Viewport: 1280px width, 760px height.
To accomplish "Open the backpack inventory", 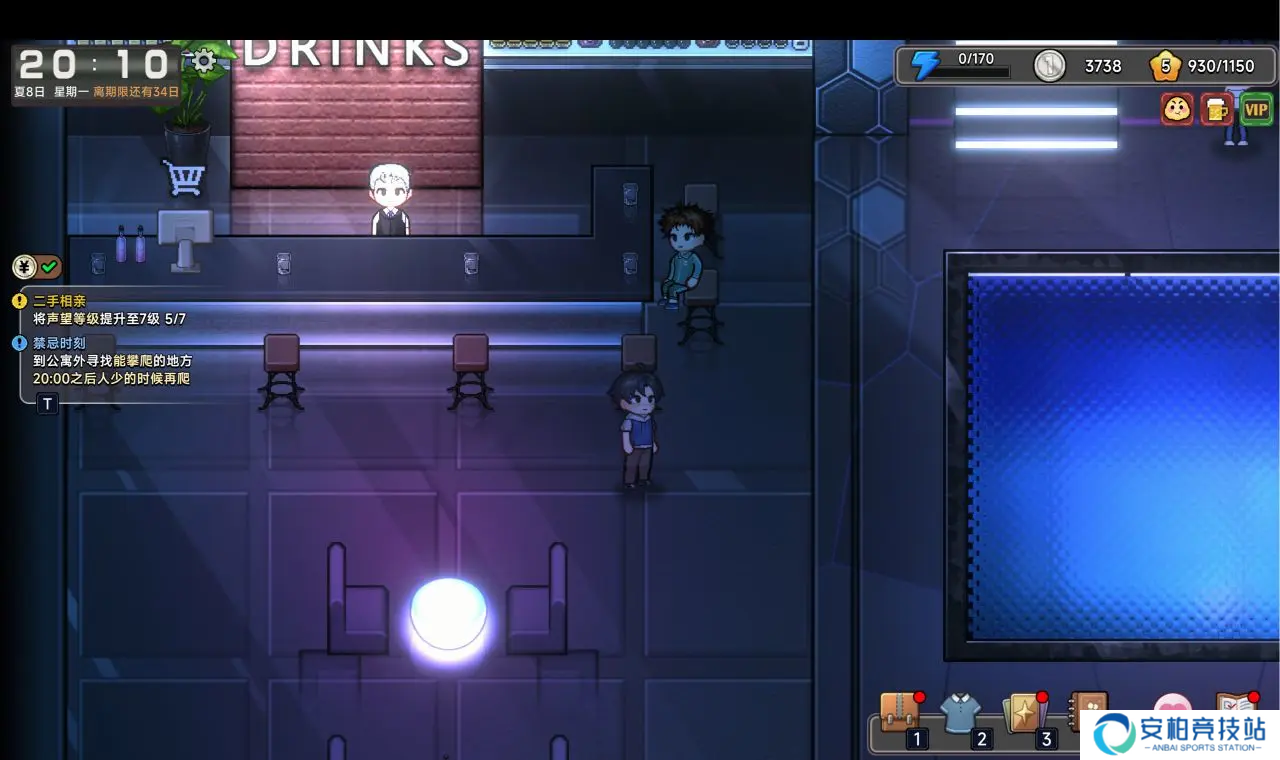I will point(900,714).
